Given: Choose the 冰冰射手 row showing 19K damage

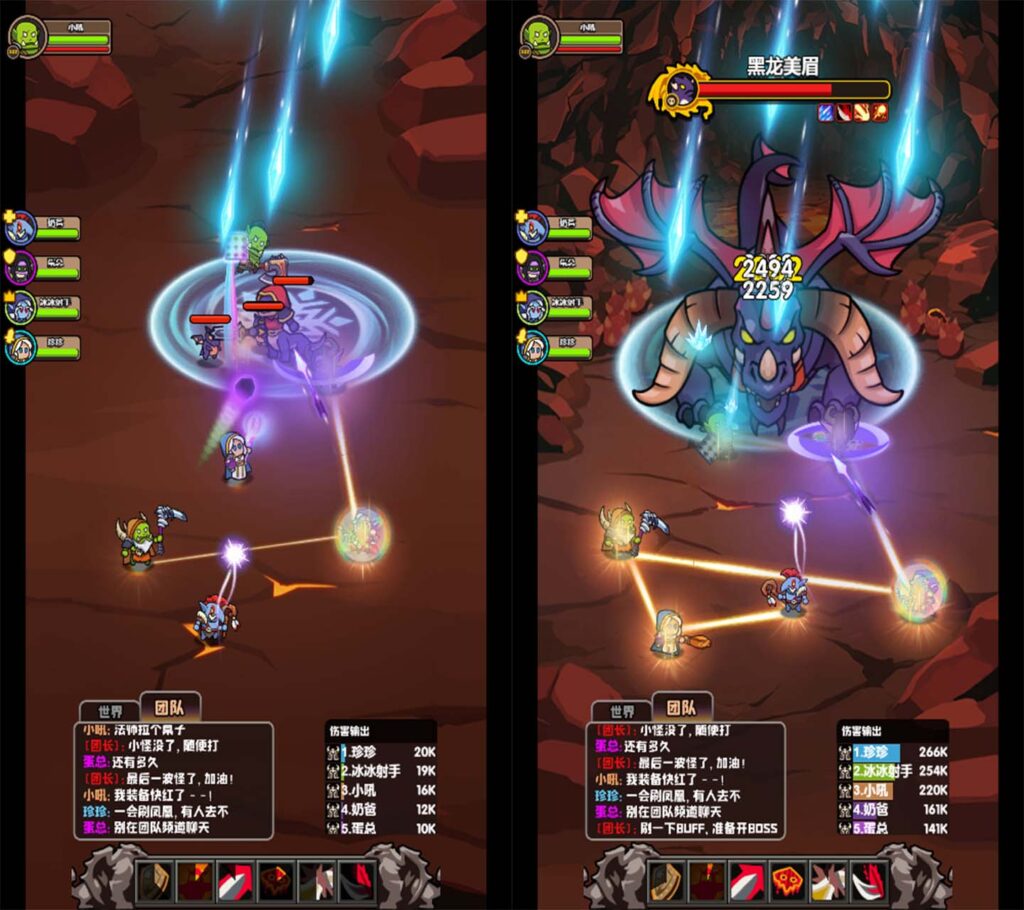Looking at the screenshot, I should point(381,771).
